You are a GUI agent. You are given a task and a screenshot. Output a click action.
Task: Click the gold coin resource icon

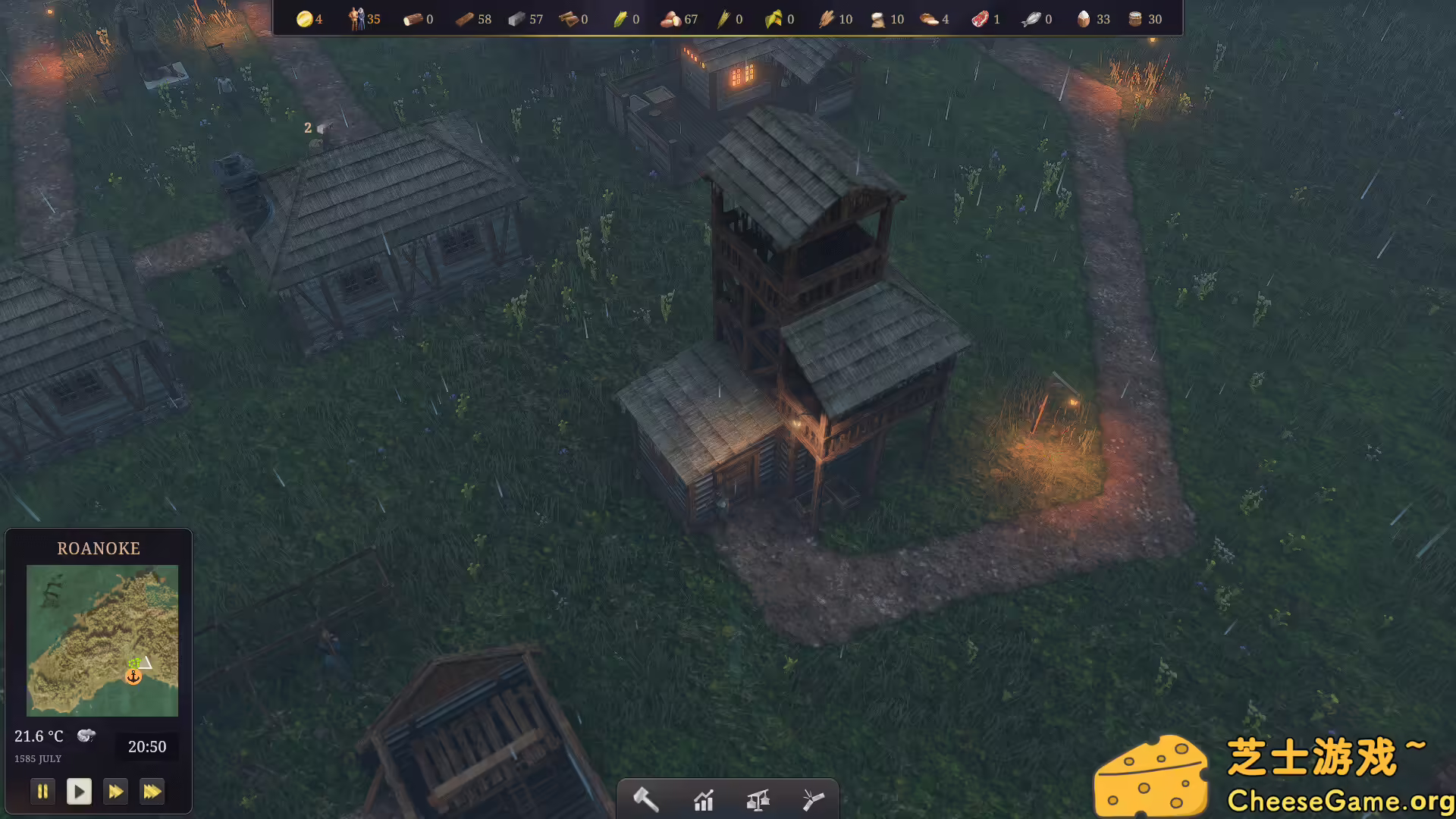click(x=305, y=19)
